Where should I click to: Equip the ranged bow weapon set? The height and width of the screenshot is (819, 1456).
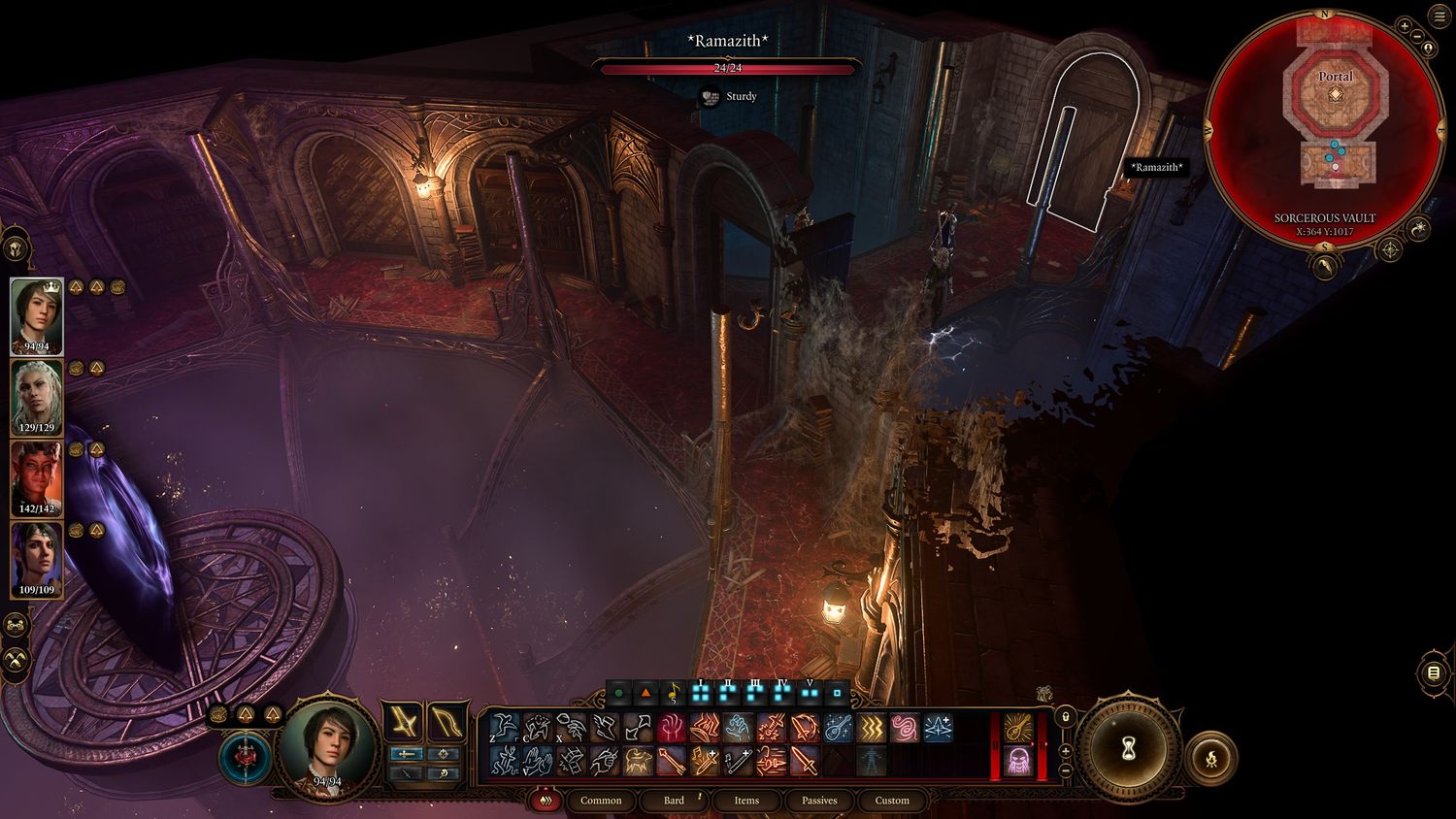[x=446, y=722]
